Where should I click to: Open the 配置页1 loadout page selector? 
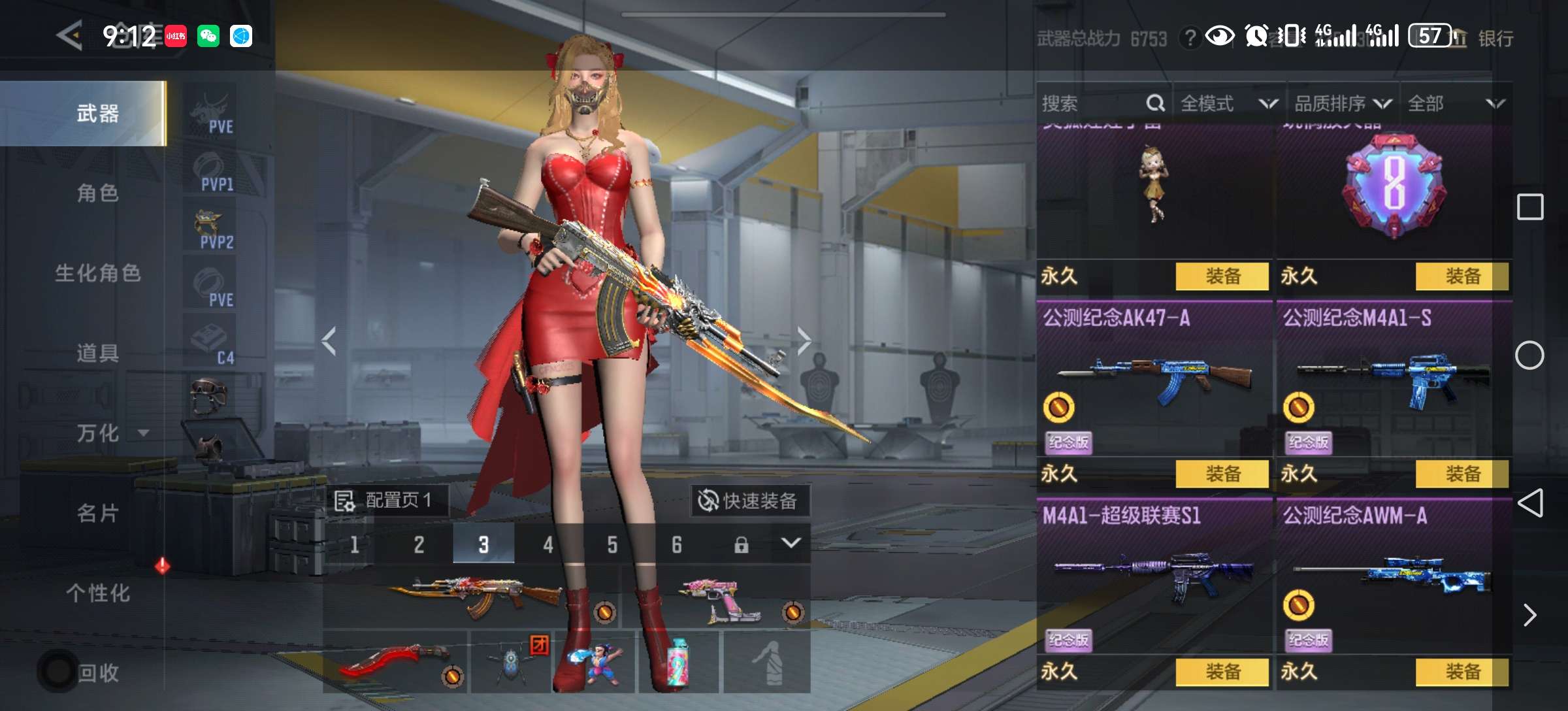[x=385, y=501]
